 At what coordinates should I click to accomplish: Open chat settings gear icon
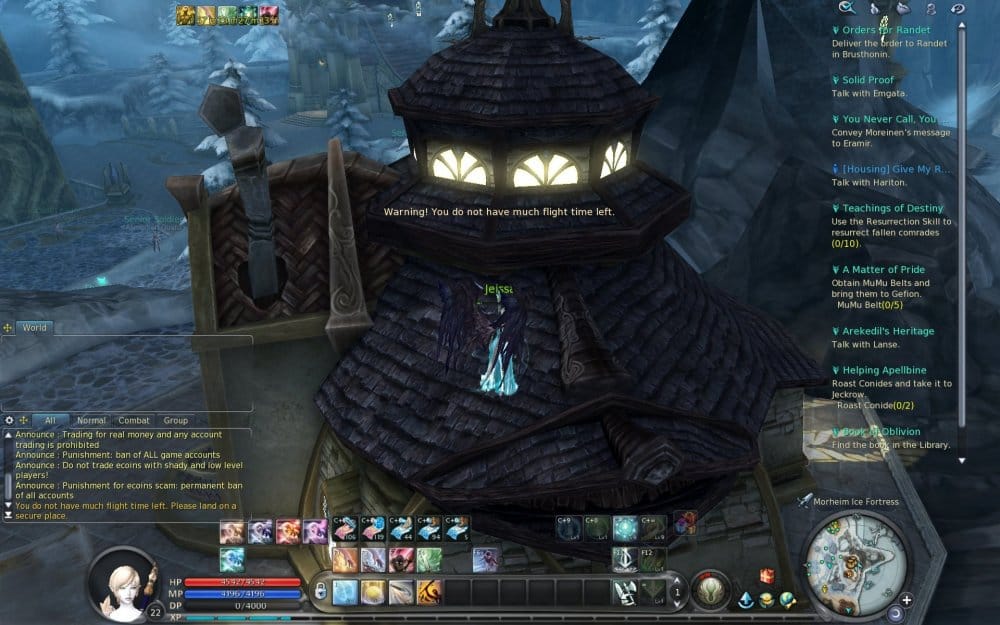pyautogui.click(x=10, y=420)
